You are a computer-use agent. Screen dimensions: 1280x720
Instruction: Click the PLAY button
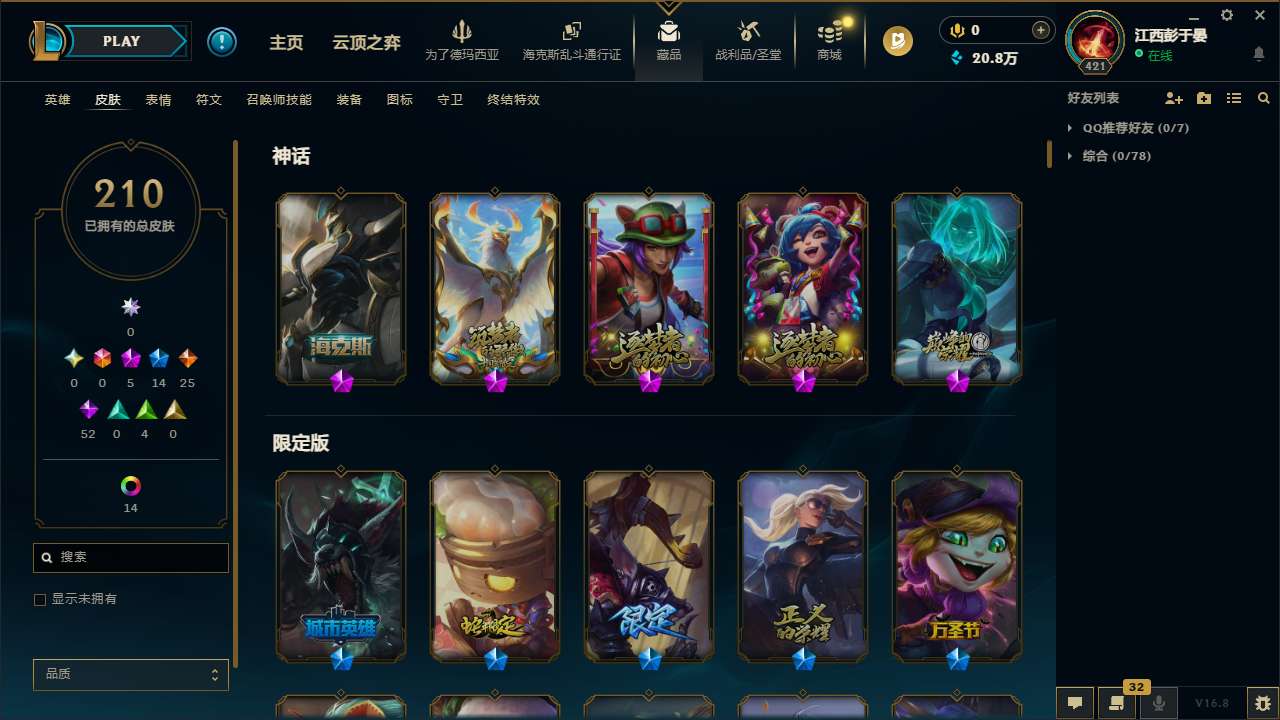click(x=121, y=41)
